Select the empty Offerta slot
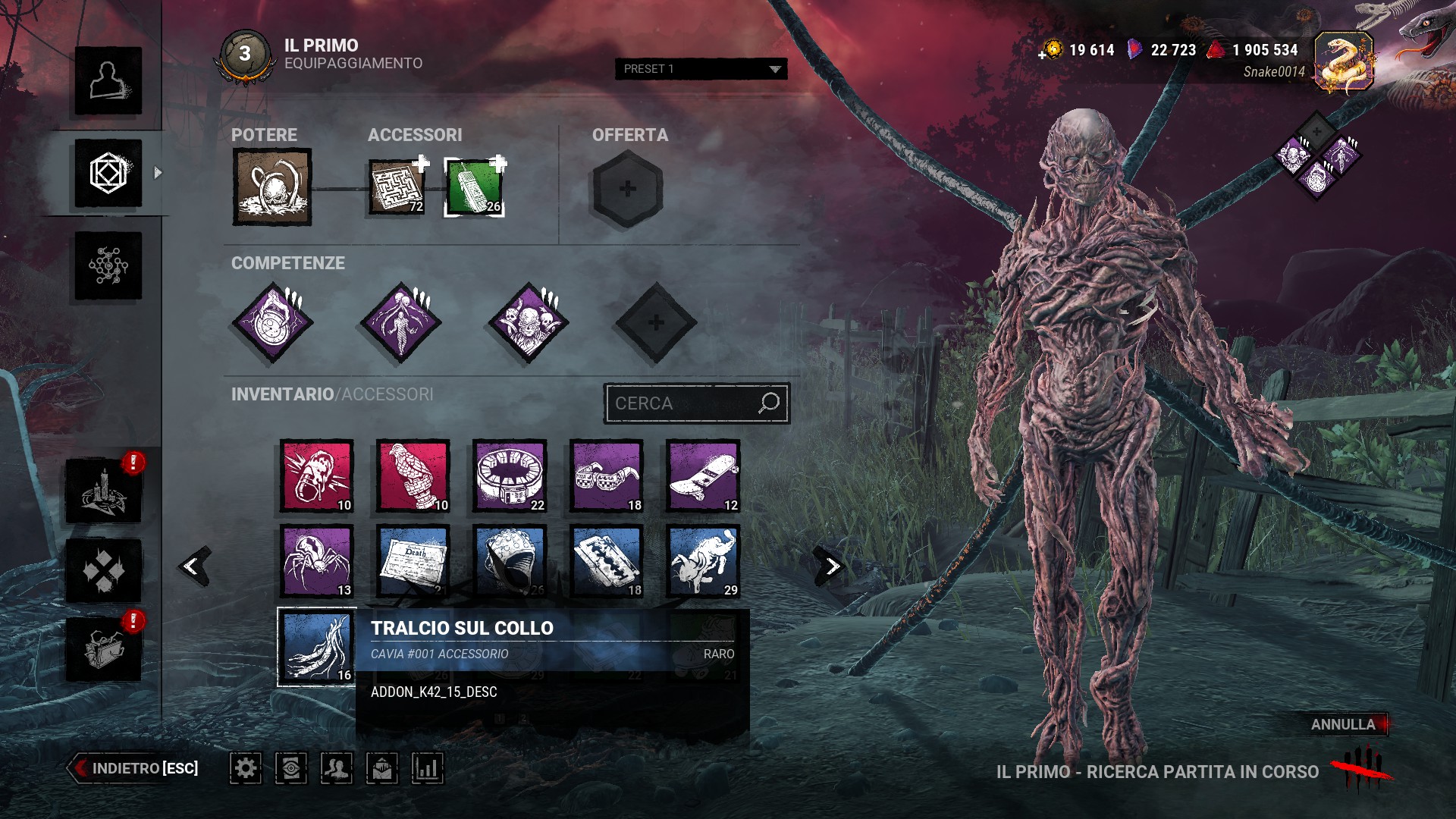 point(627,189)
